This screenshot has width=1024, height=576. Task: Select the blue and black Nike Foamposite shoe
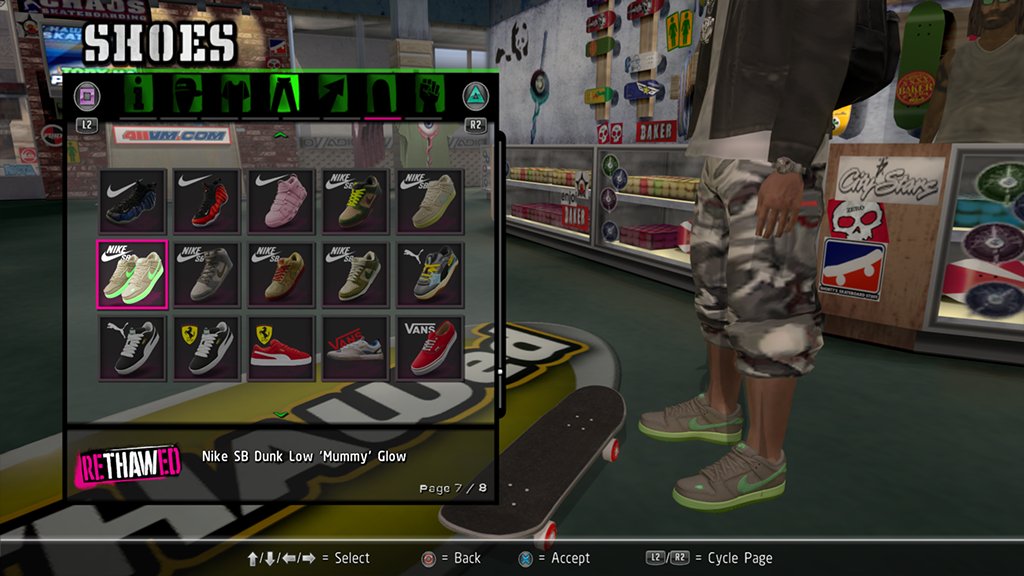pyautogui.click(x=132, y=201)
